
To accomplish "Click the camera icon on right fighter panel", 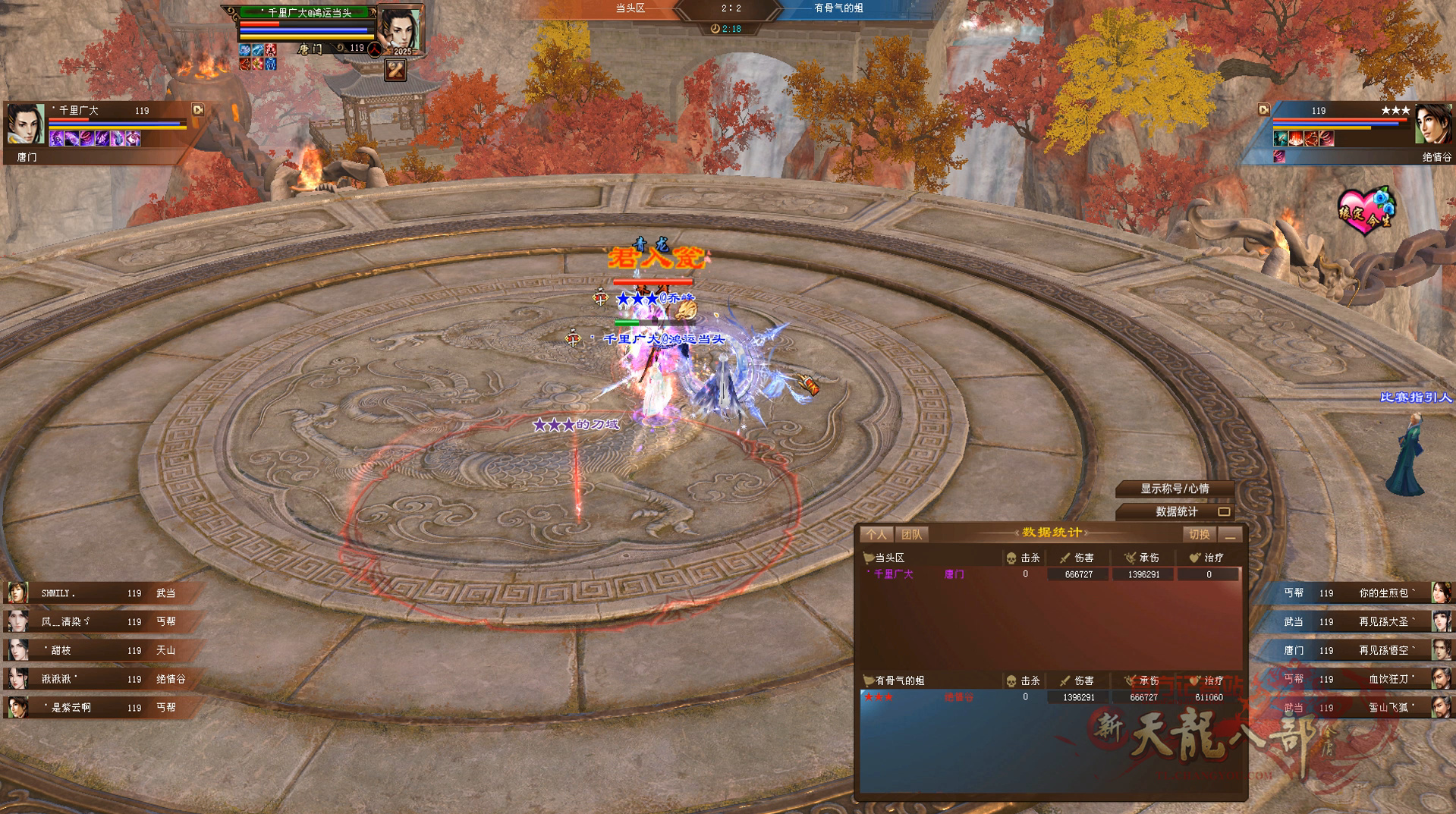I will tap(1264, 110).
